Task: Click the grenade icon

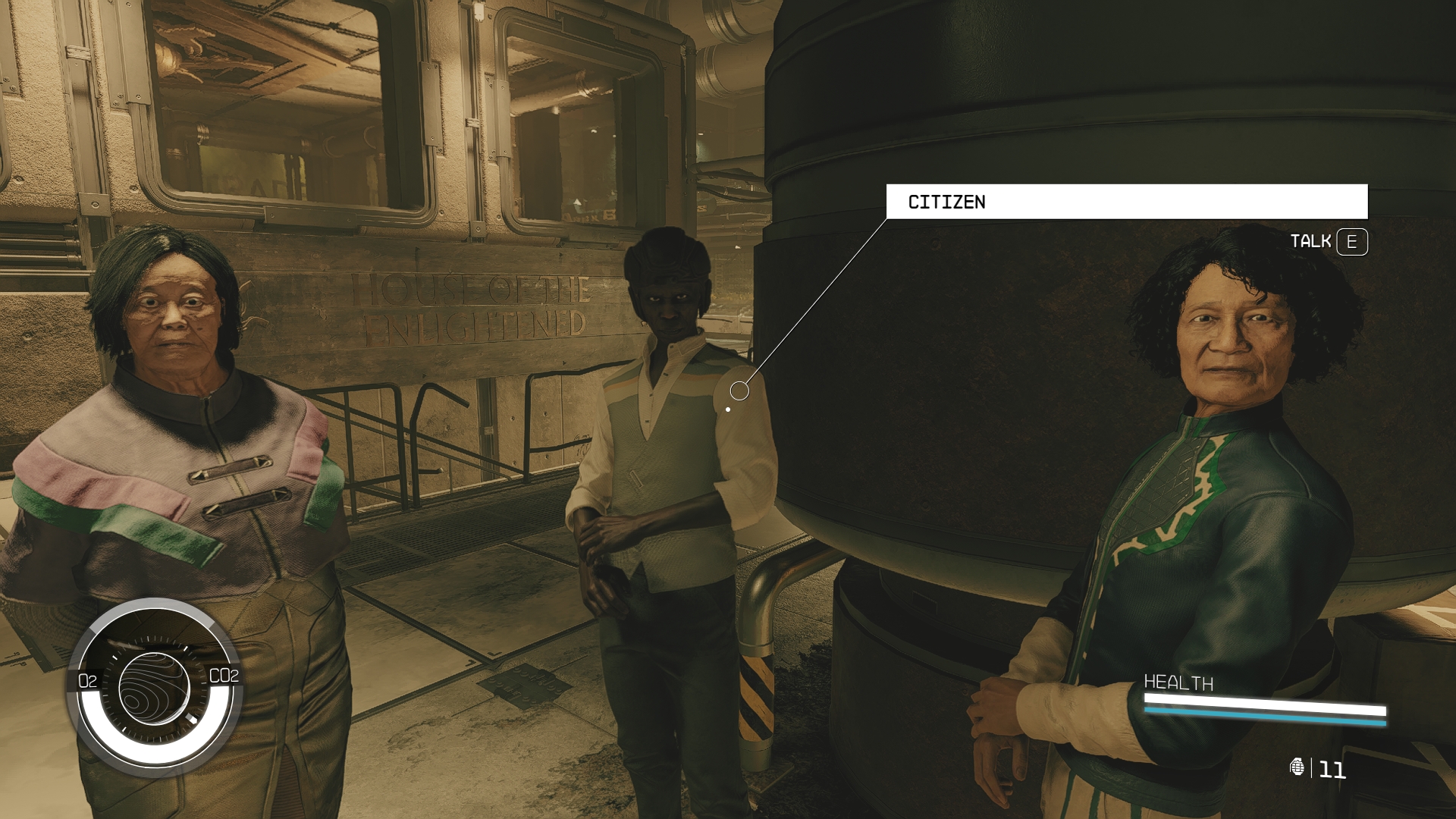Action: [1297, 767]
